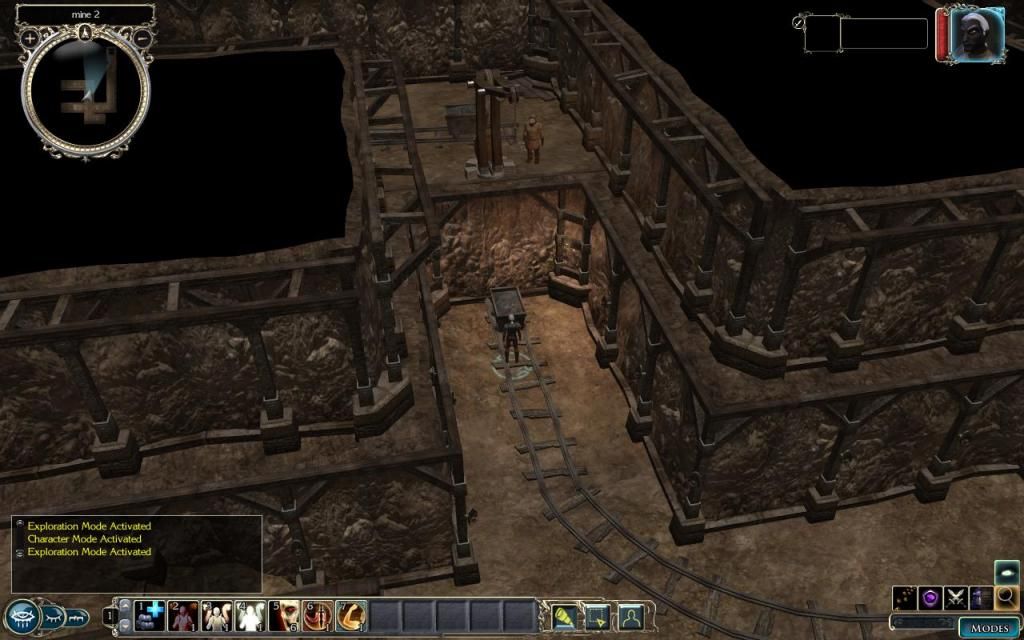
Task: Open the character silhouette panel
Action: [x=629, y=617]
